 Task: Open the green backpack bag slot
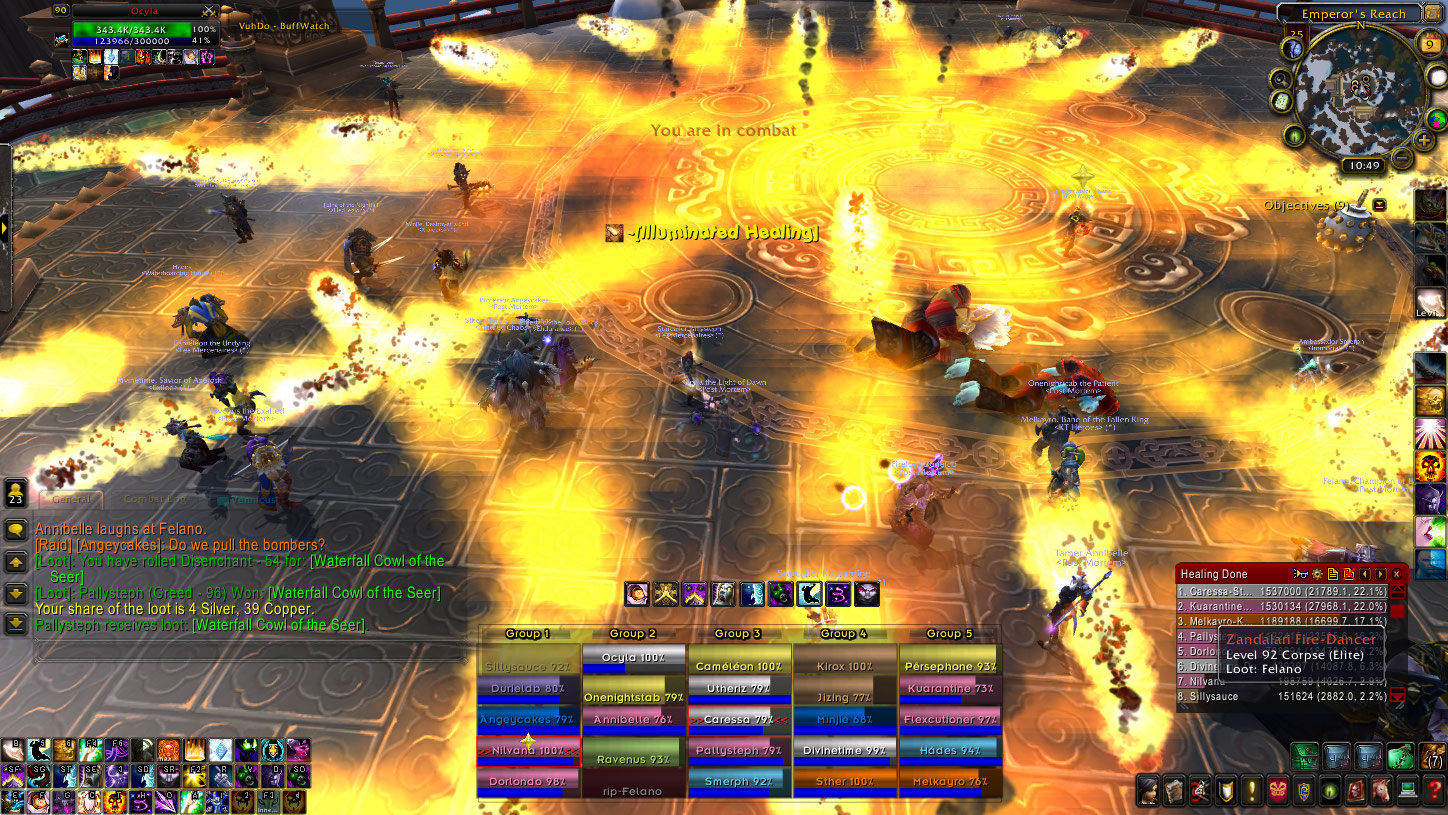(x=1400, y=756)
